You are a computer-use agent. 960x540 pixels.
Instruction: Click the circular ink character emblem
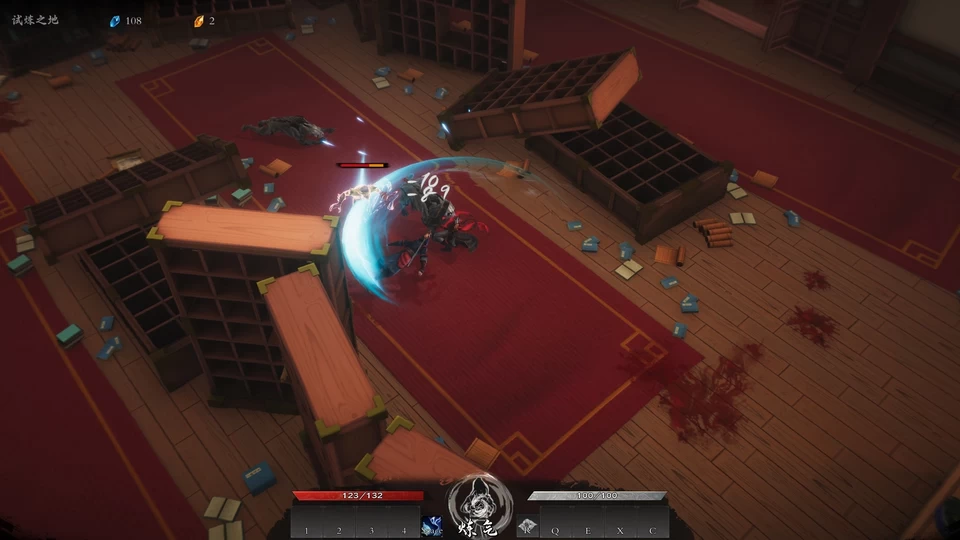click(x=480, y=504)
